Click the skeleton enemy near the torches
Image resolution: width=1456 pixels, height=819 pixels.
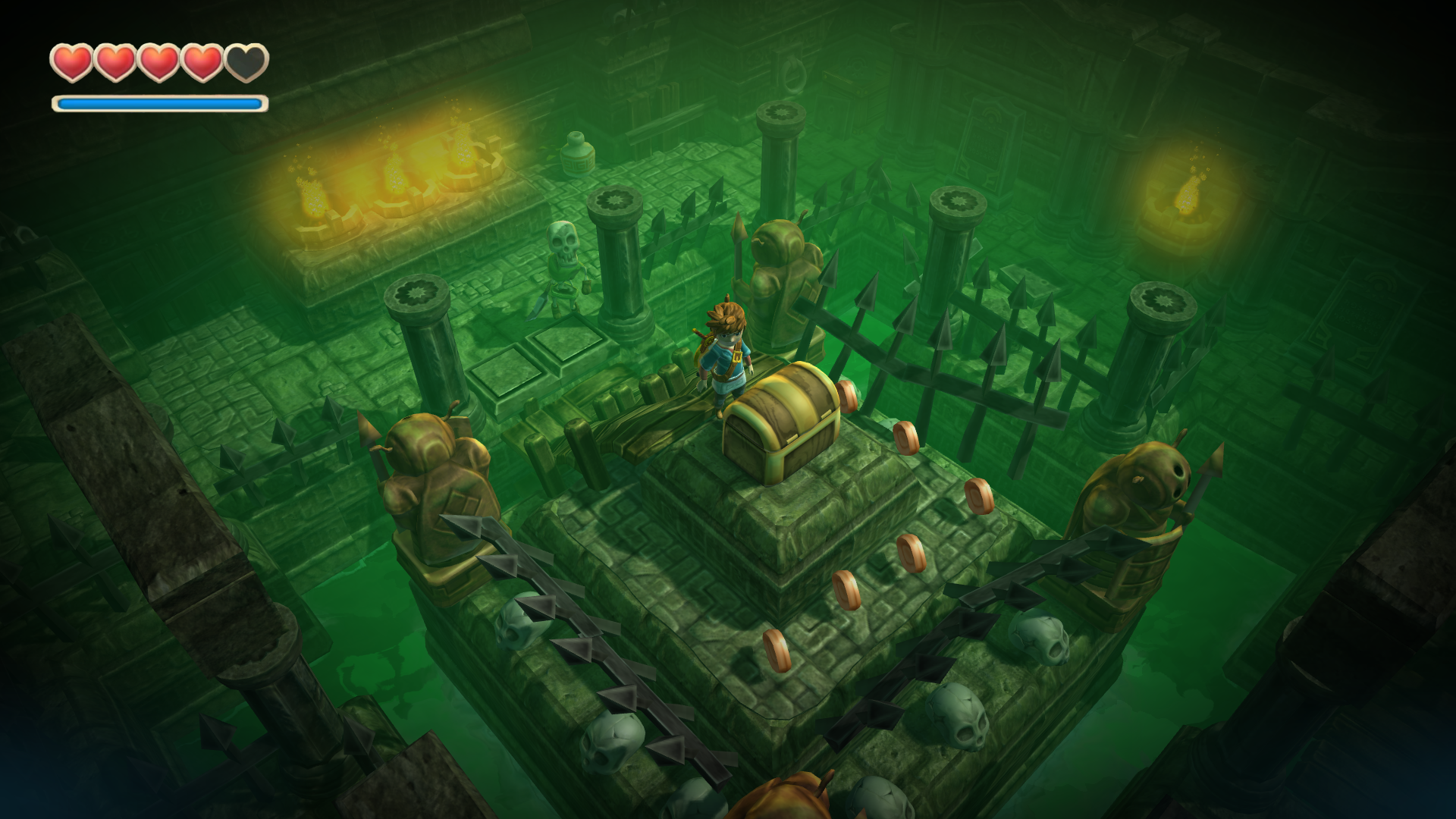coord(563,258)
